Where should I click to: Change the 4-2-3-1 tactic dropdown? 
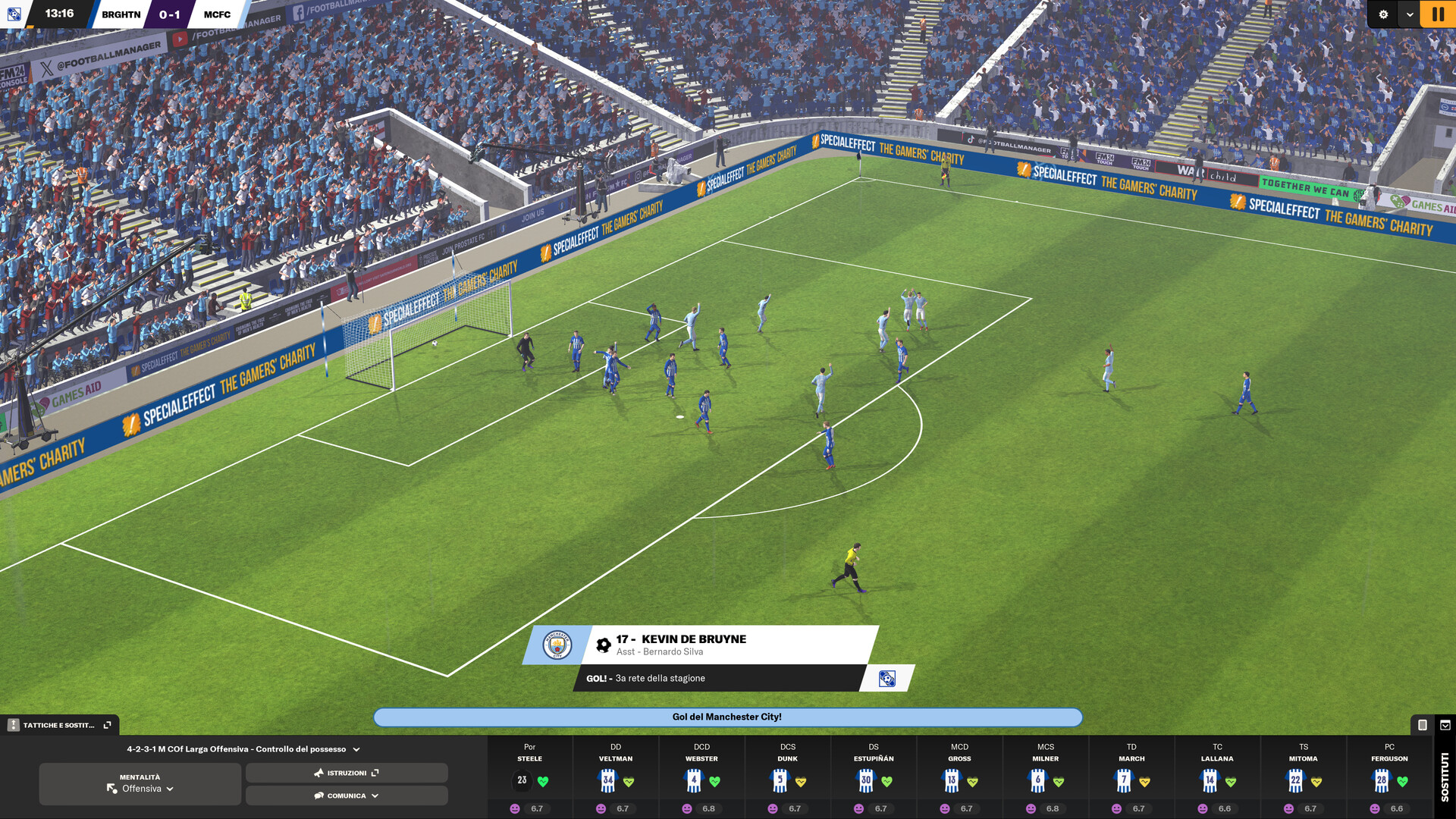[x=243, y=749]
